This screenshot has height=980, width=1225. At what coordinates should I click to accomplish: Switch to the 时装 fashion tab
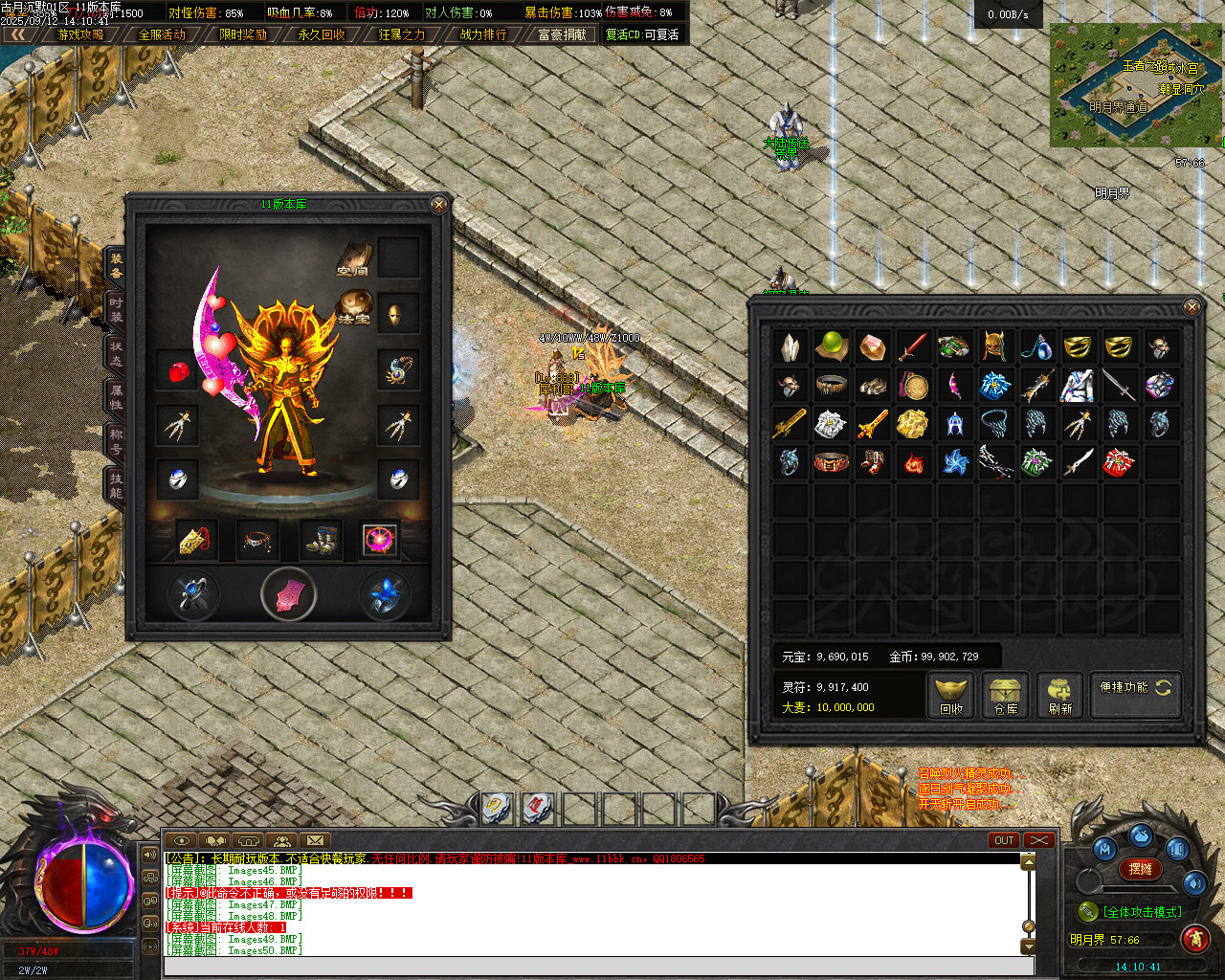[x=115, y=309]
